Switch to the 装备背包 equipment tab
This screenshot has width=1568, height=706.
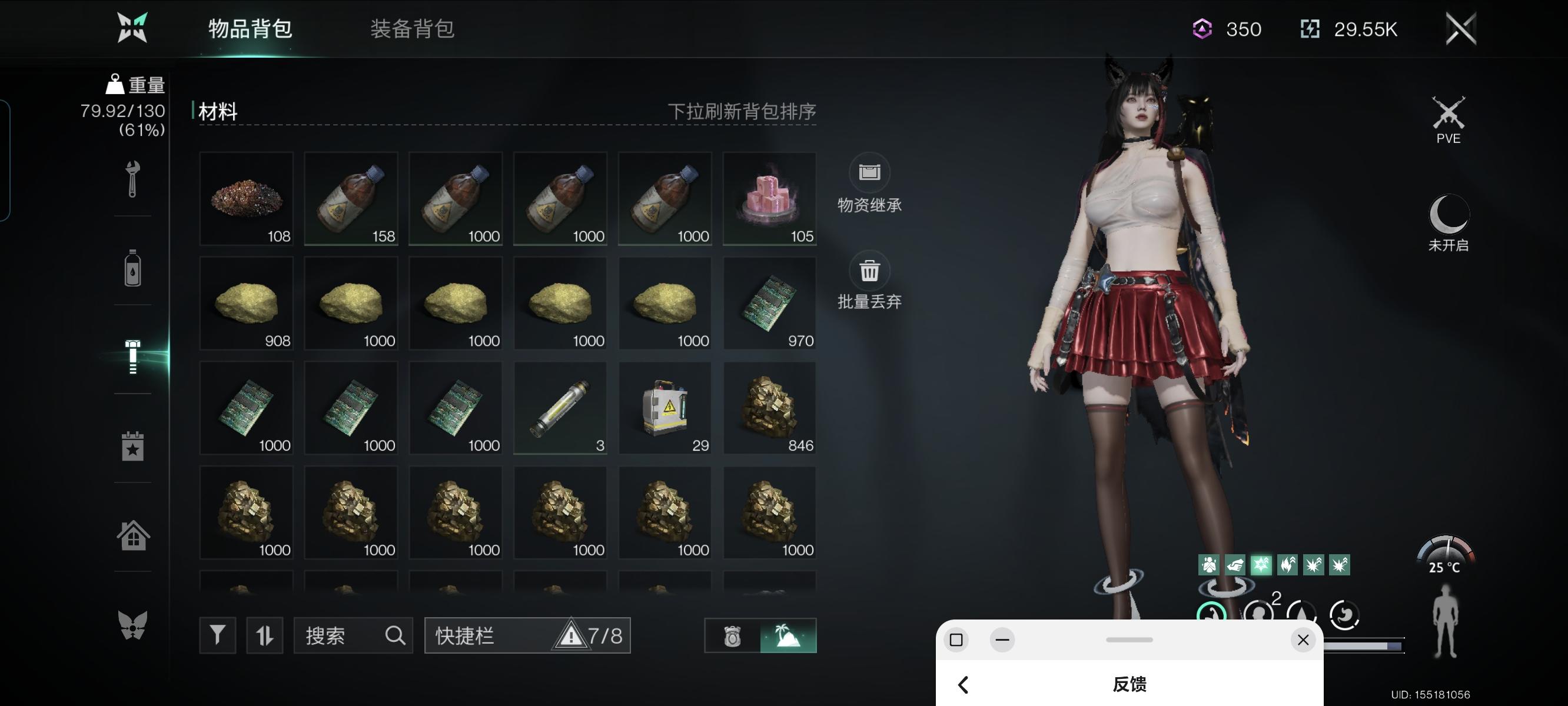[411, 29]
